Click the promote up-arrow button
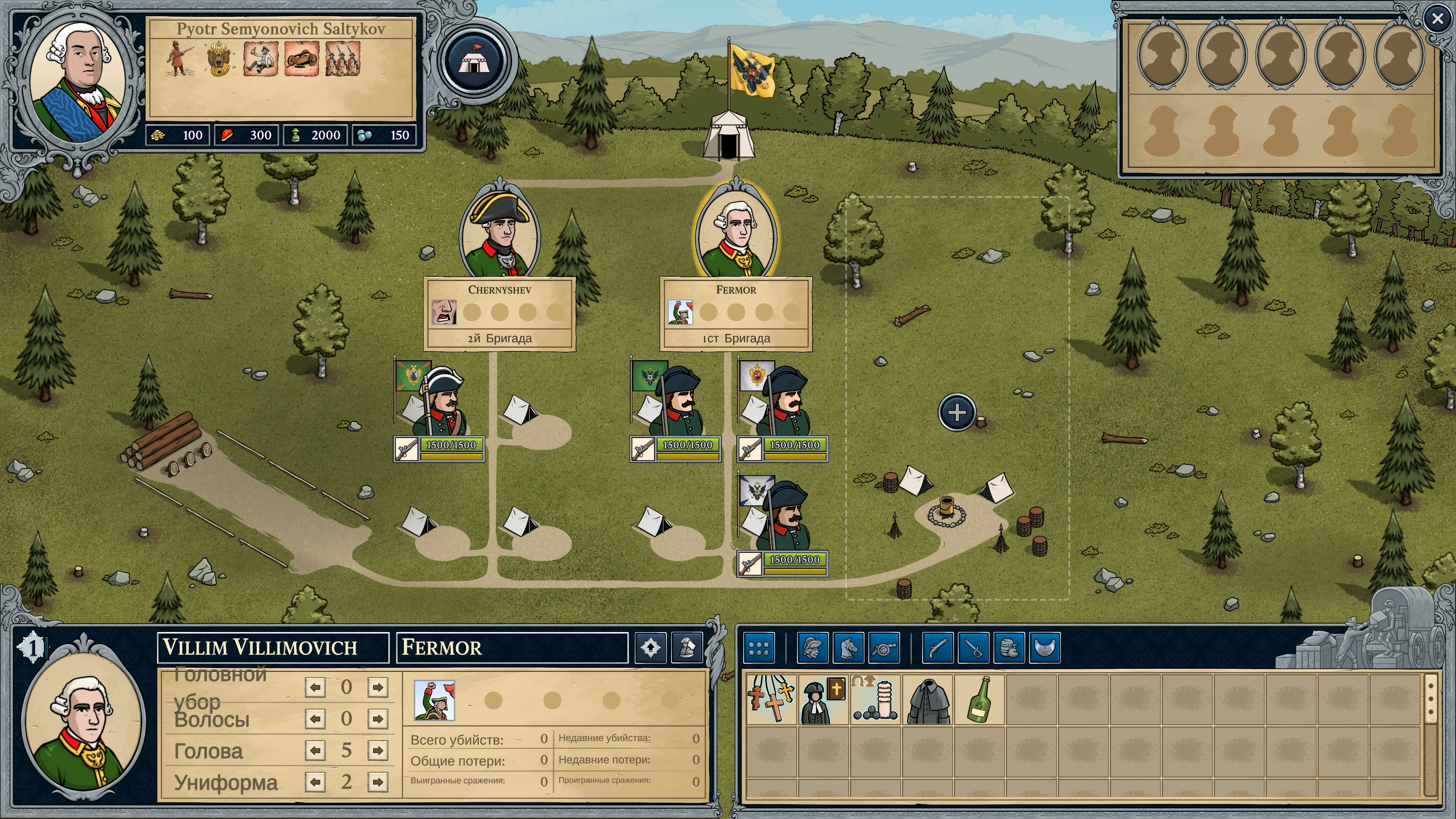Image resolution: width=1456 pixels, height=819 pixels. (x=651, y=647)
